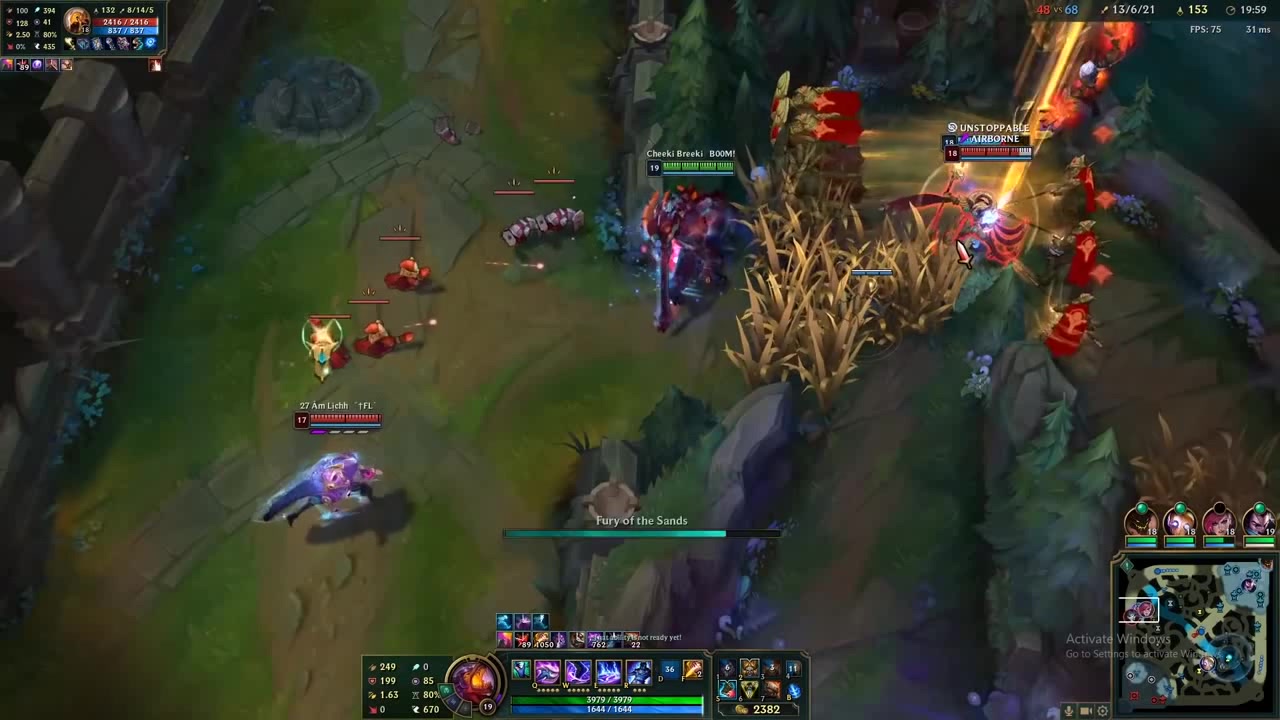
Task: Select Nasus's Q Siphoning Strike ability icon
Action: click(x=547, y=671)
